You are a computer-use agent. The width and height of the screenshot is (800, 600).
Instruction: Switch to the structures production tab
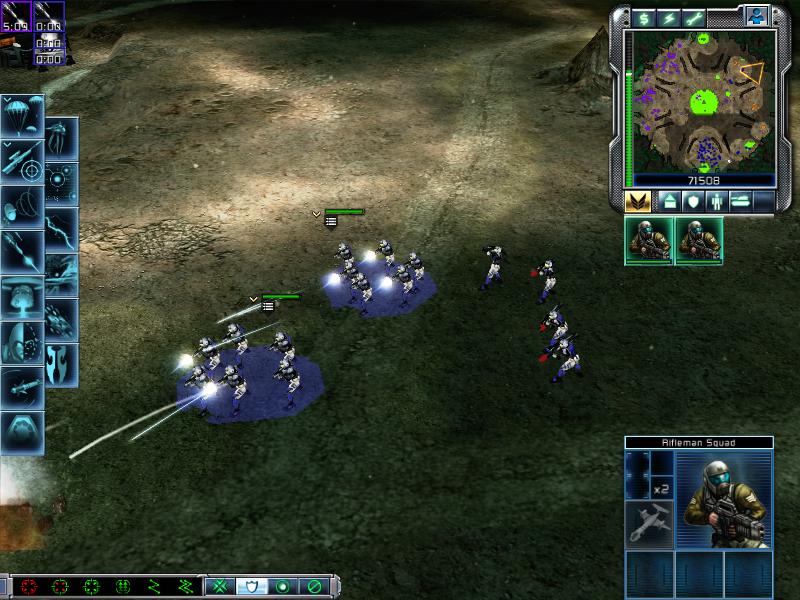pos(670,201)
